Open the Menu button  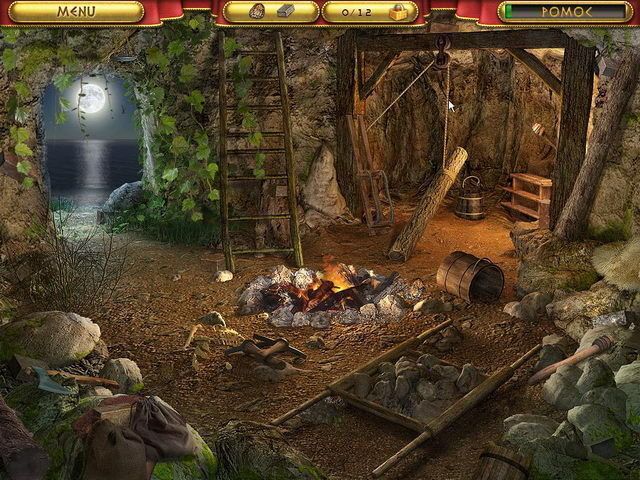point(76,12)
